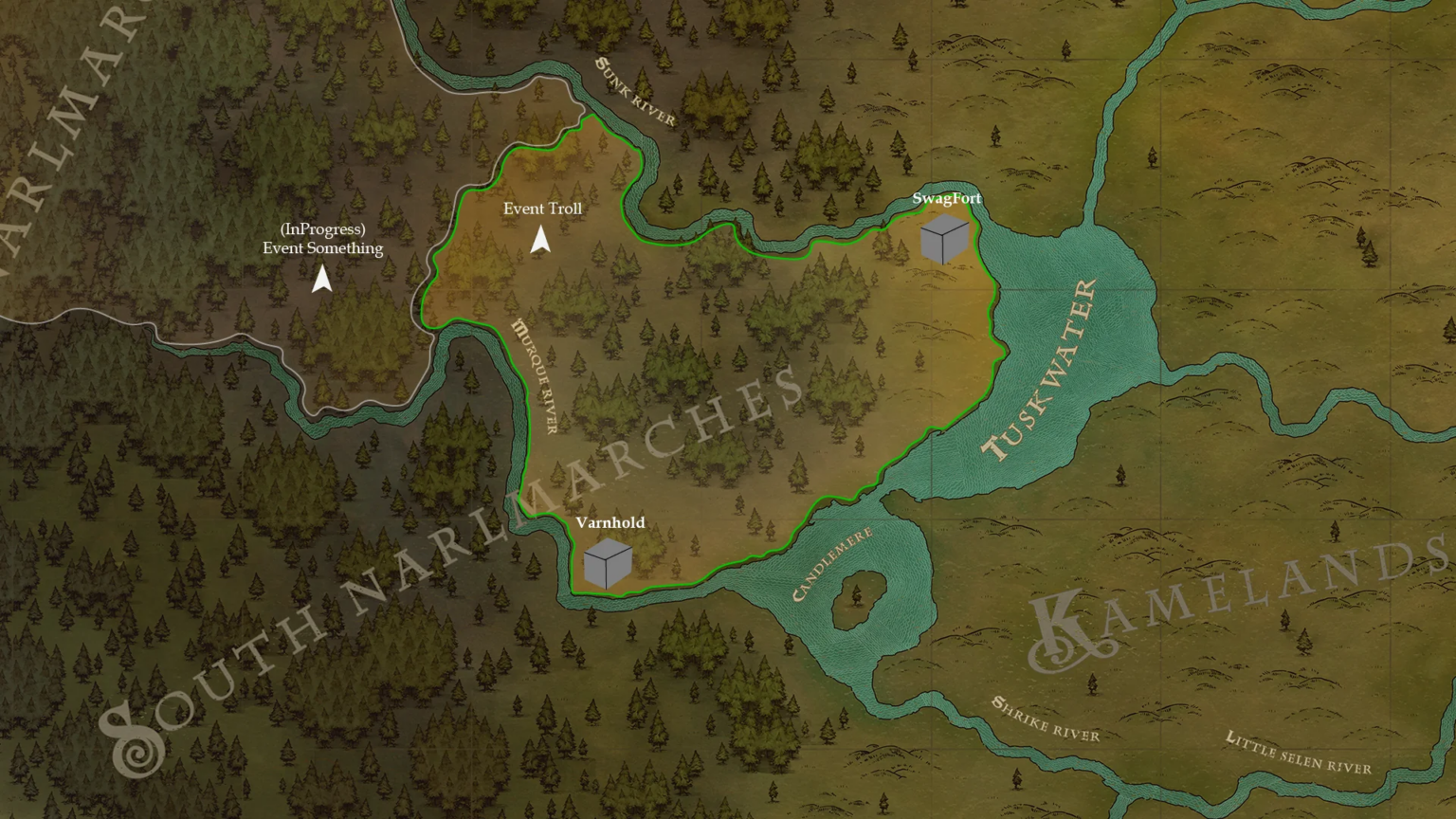This screenshot has width=1456, height=819.
Task: Select the (InProgress) Event Something marker arrow
Action: 322,277
